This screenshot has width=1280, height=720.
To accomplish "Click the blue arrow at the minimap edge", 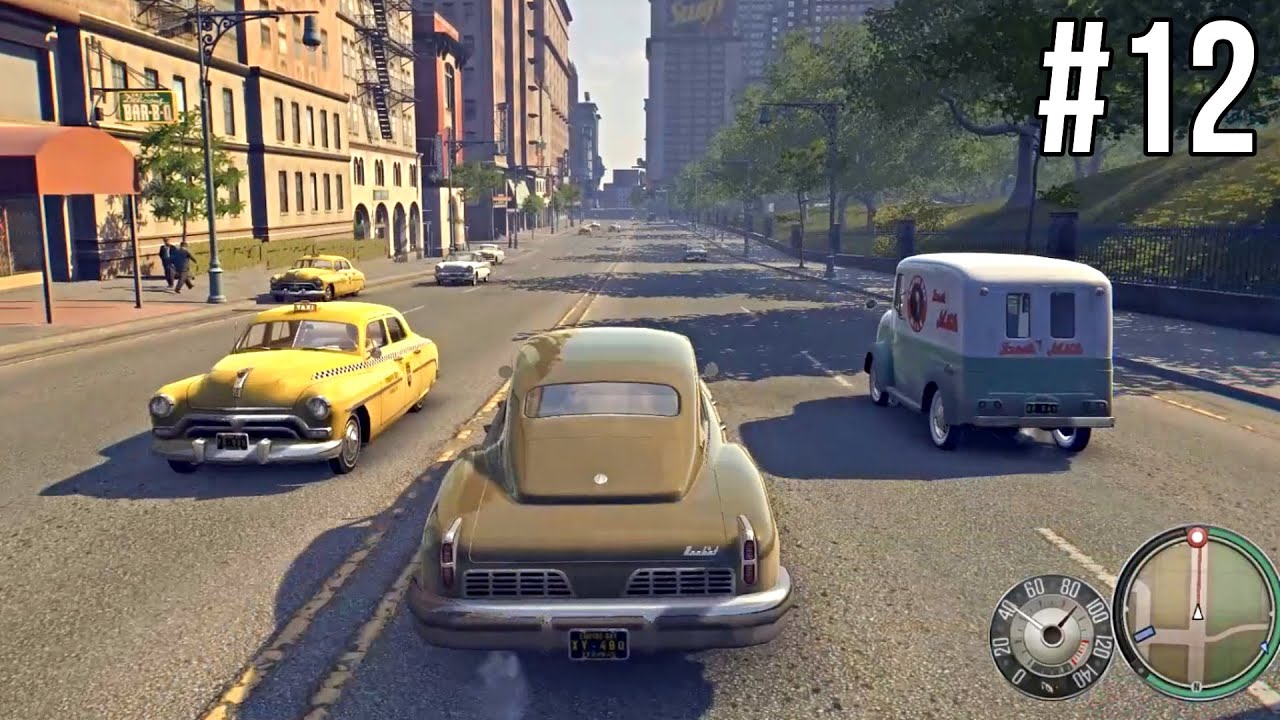I will (1264, 646).
